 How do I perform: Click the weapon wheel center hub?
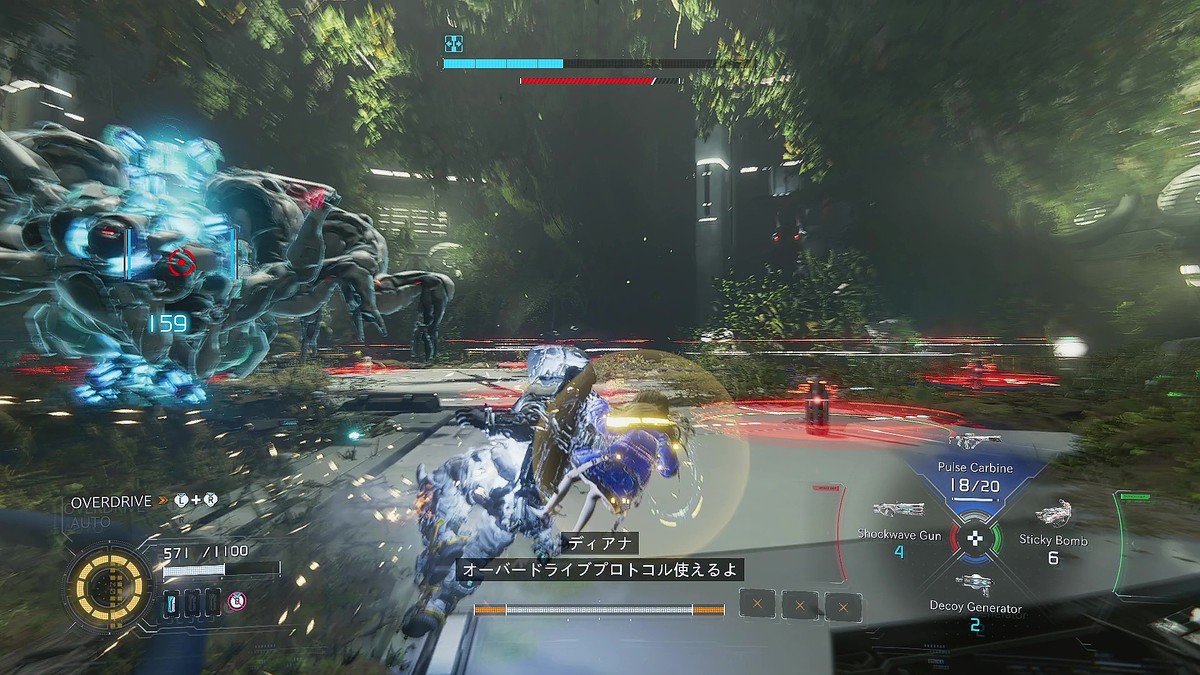coord(975,539)
